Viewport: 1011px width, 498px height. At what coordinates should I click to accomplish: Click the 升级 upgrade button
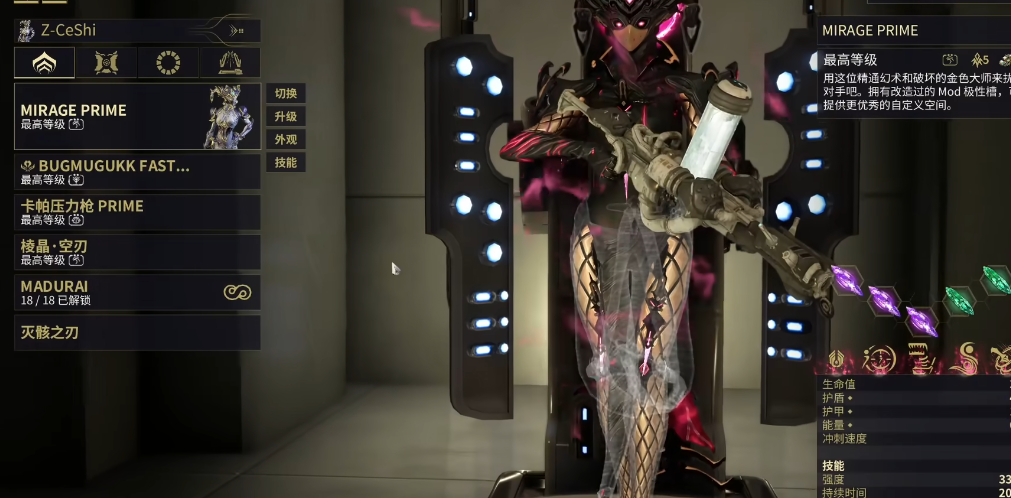[x=286, y=117]
